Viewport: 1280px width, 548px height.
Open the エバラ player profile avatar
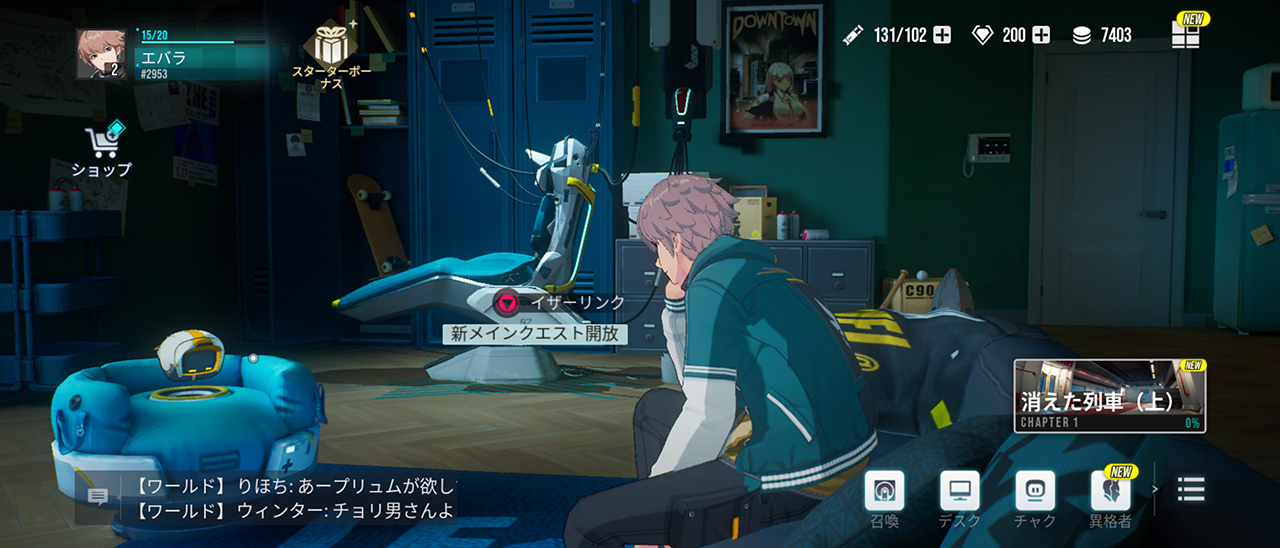(x=102, y=54)
